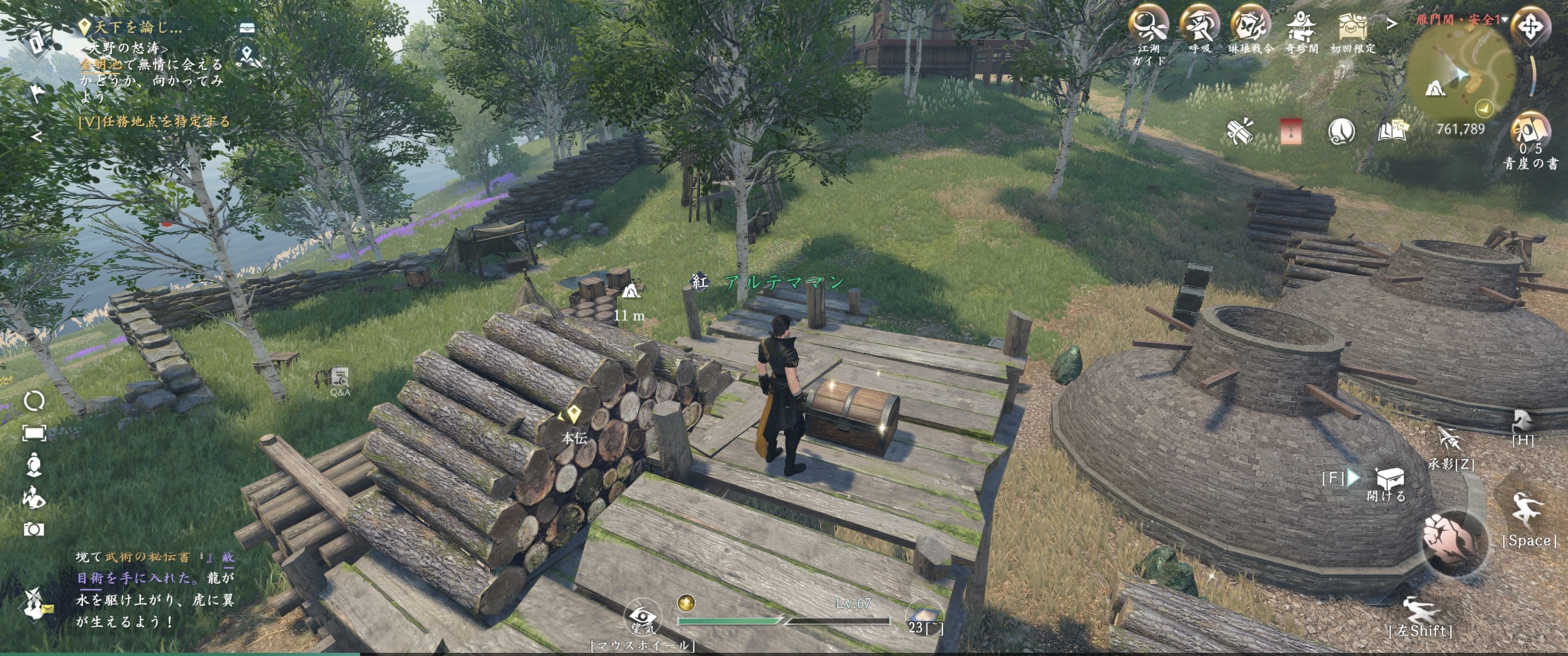This screenshot has height=656, width=1568.
Task: Collapse the left side panel arrow
Action: pos(36,136)
